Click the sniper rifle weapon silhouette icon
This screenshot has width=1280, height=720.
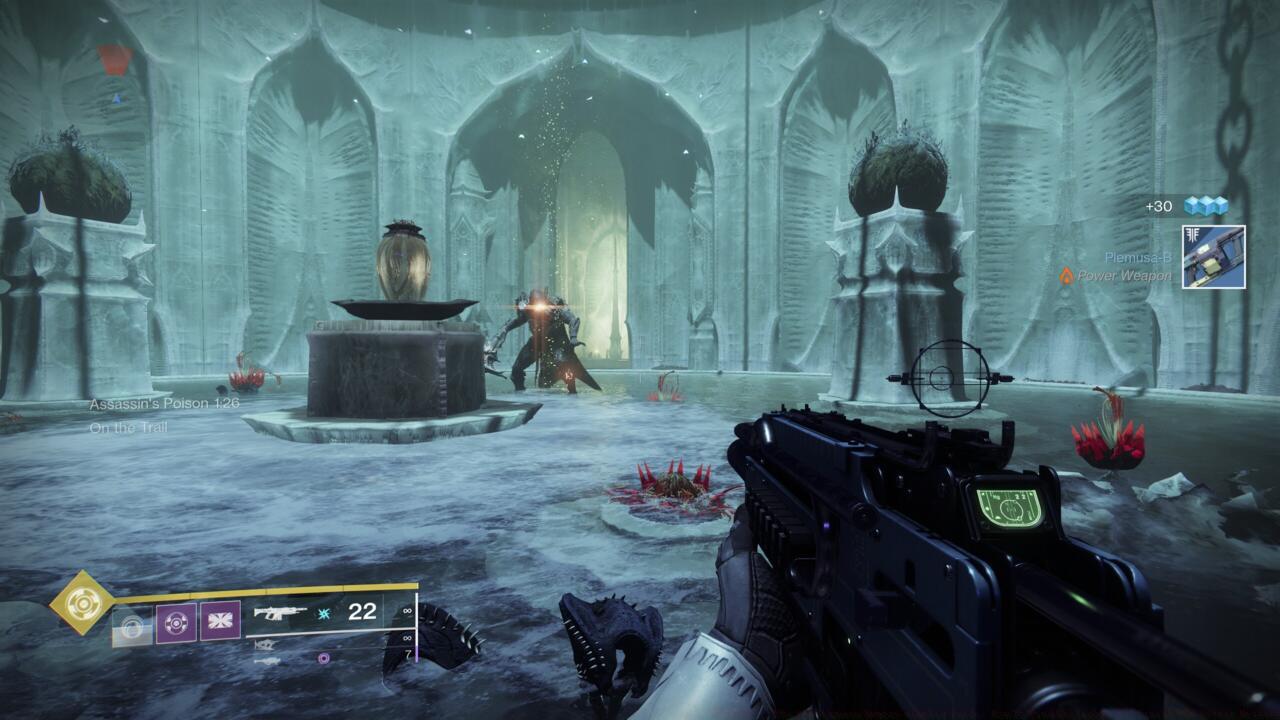[x=267, y=662]
